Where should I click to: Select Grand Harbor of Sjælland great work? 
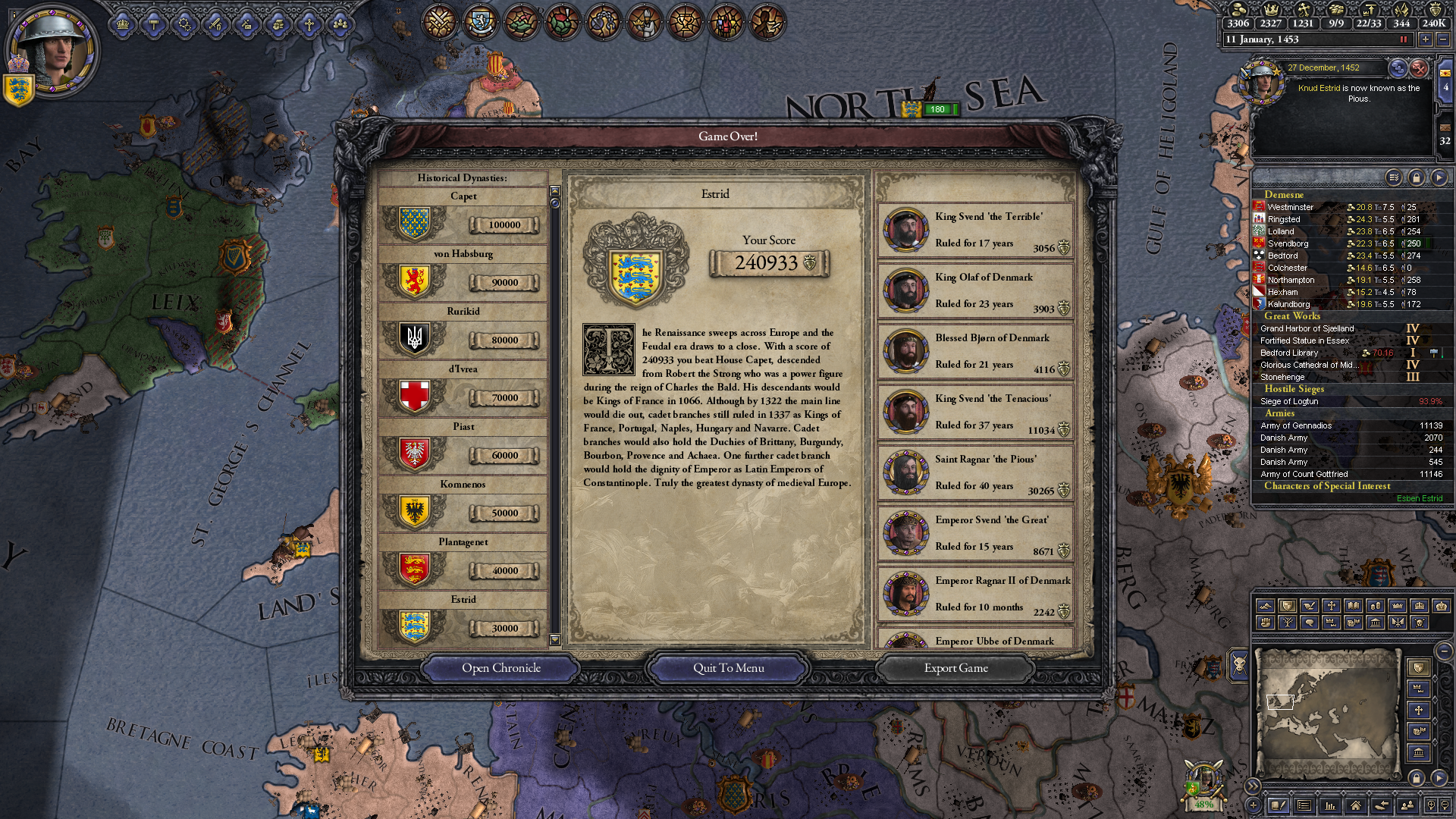pyautogui.click(x=1307, y=328)
